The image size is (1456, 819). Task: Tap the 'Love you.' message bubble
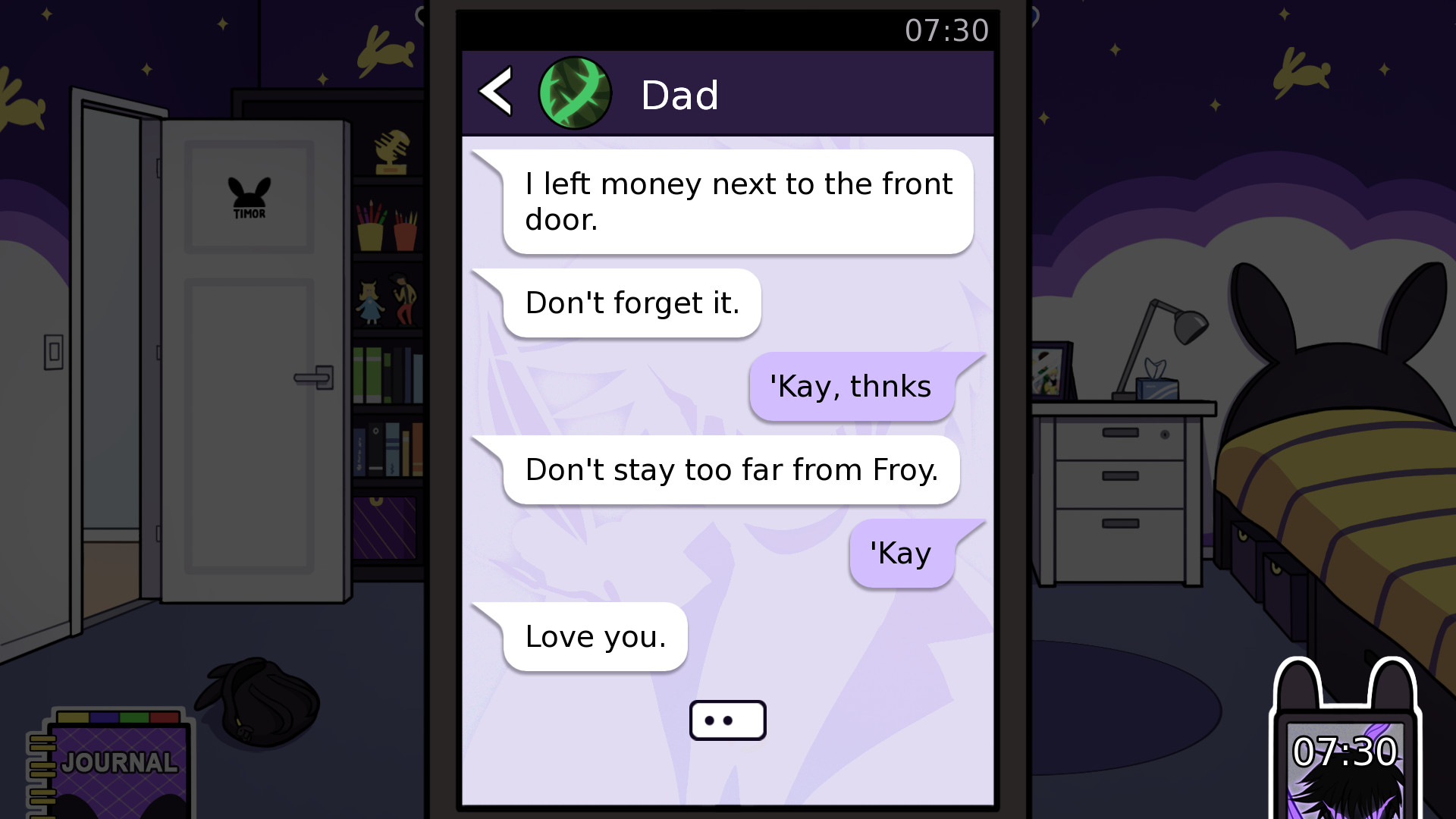(x=595, y=636)
